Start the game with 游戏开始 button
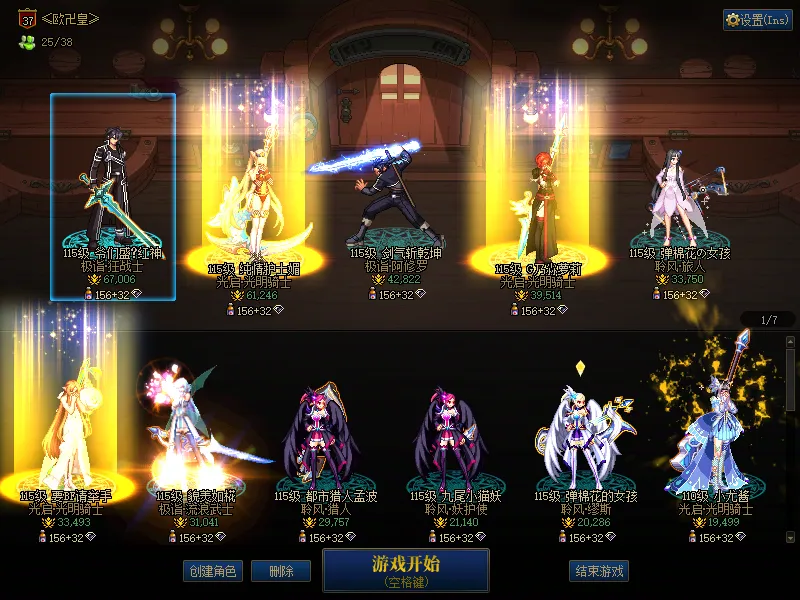Screen dimensions: 800x600 tap(405, 569)
